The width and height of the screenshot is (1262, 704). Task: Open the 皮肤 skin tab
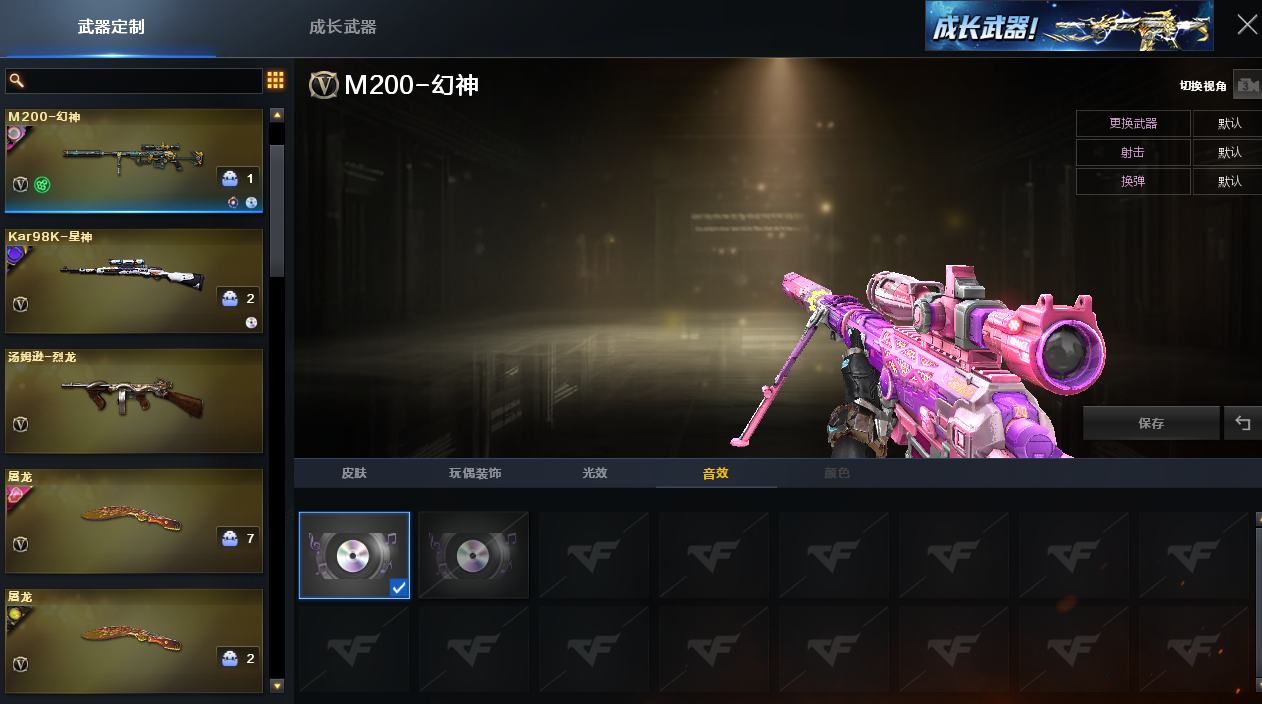[x=354, y=473]
